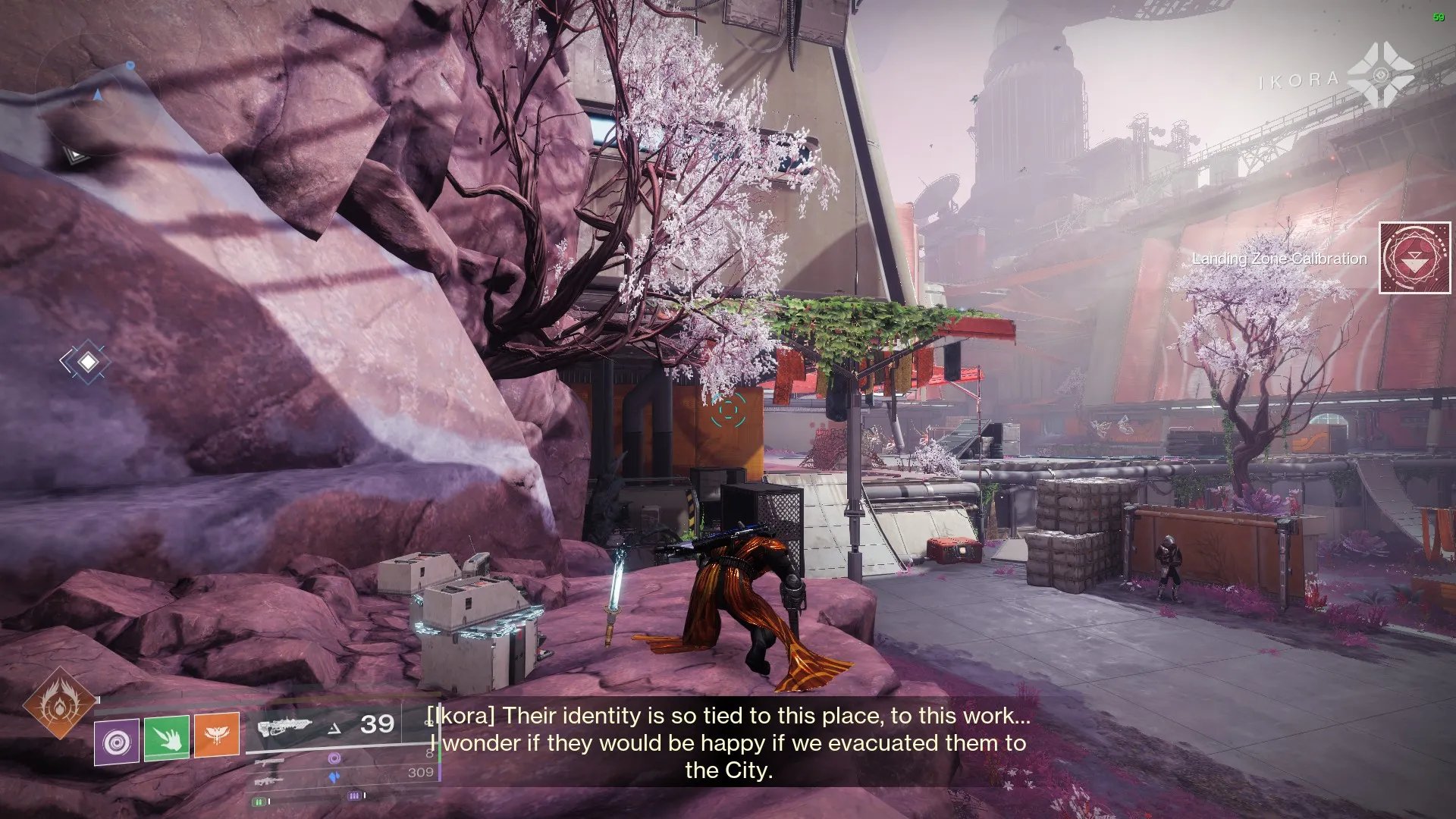Trigger the green hand melee ability
This screenshot has height=819, width=1456.
coord(167,736)
